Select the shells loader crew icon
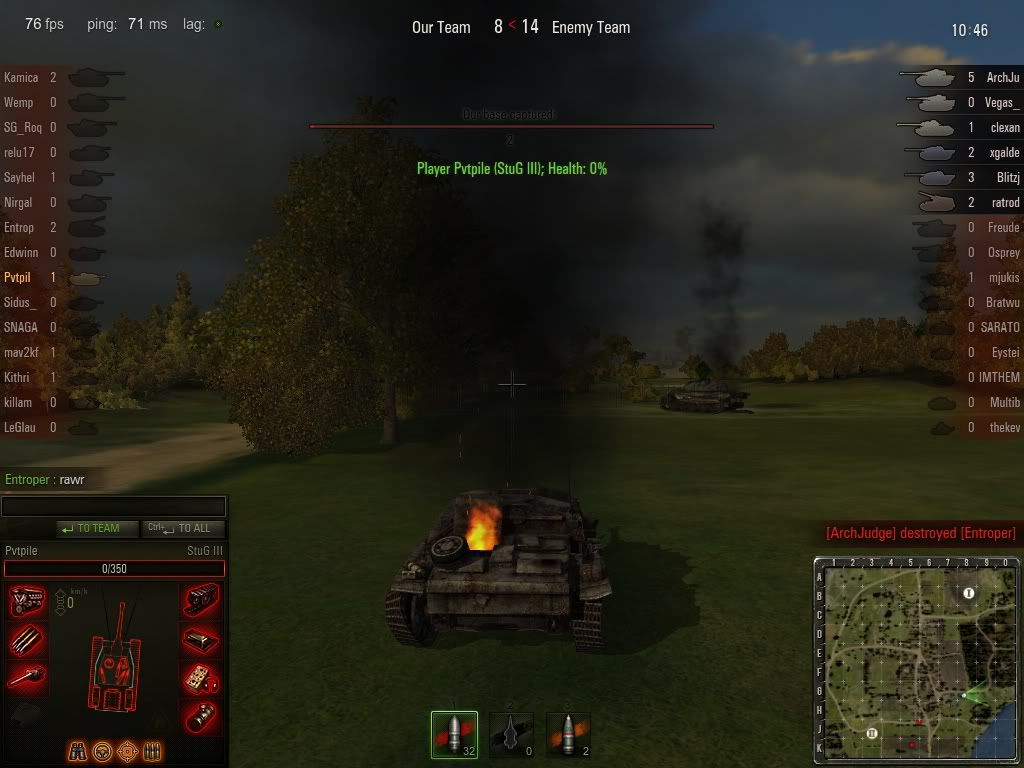 [151, 750]
